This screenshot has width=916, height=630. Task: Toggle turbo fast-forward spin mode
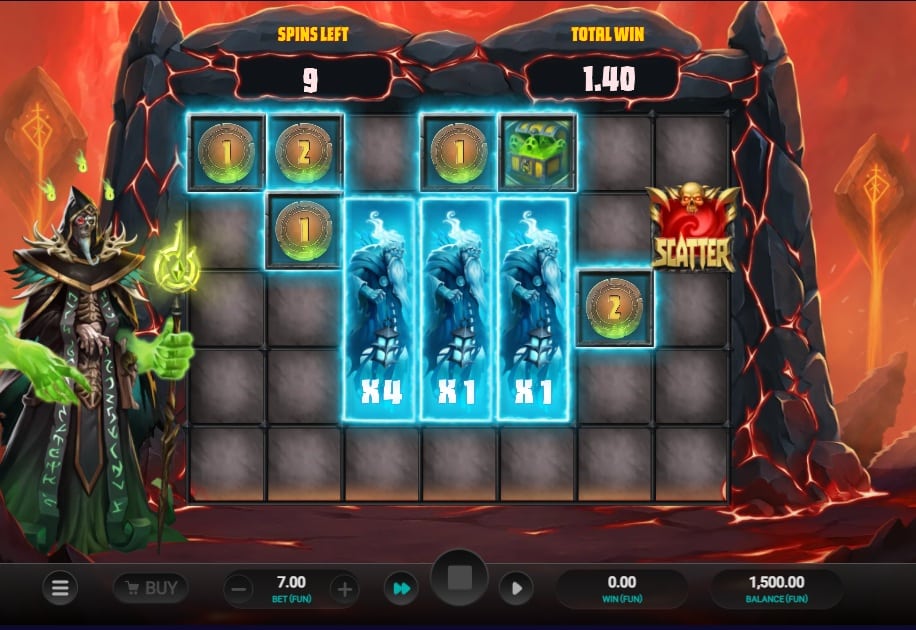point(401,589)
